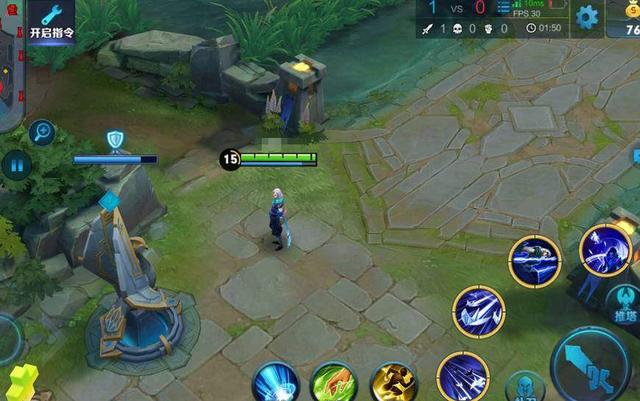Cast the skill with streaking white blades

click(461, 377)
